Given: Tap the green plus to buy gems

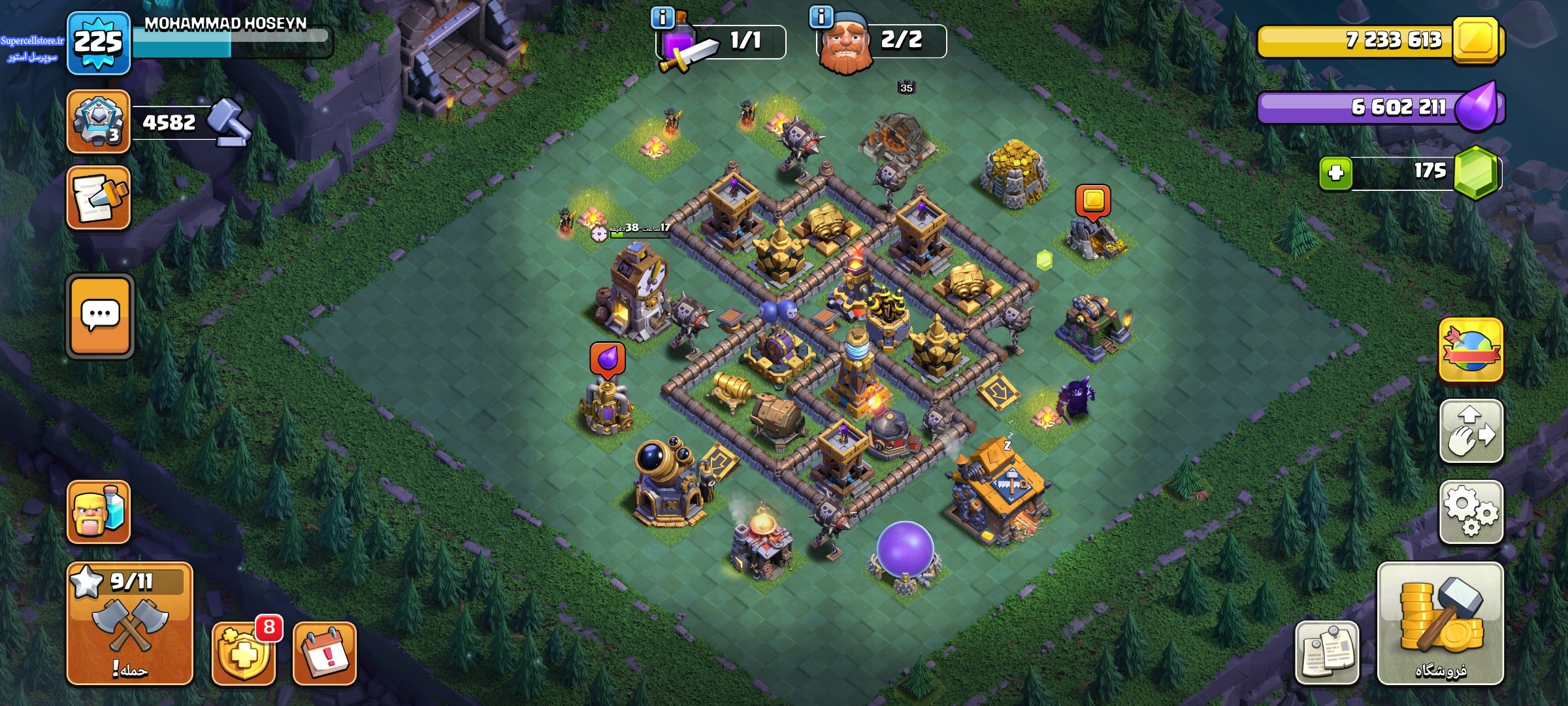Looking at the screenshot, I should (x=1335, y=173).
